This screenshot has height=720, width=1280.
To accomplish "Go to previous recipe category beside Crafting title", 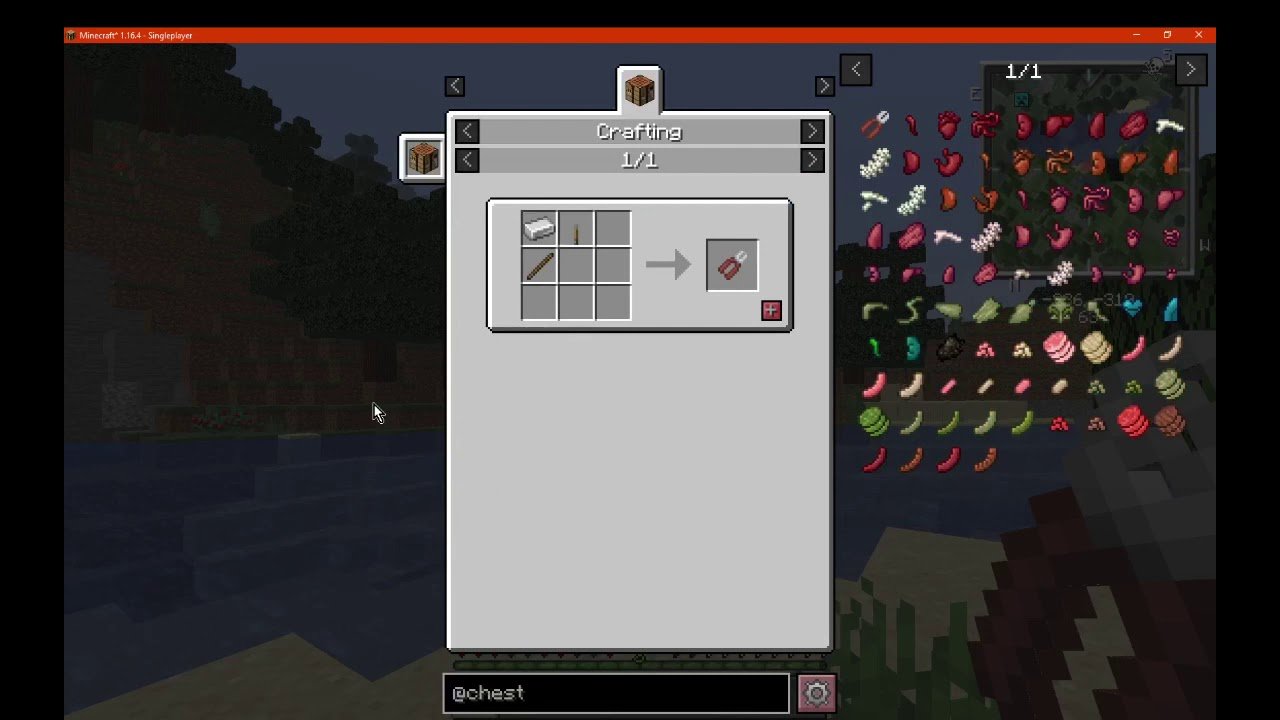I will (467, 131).
